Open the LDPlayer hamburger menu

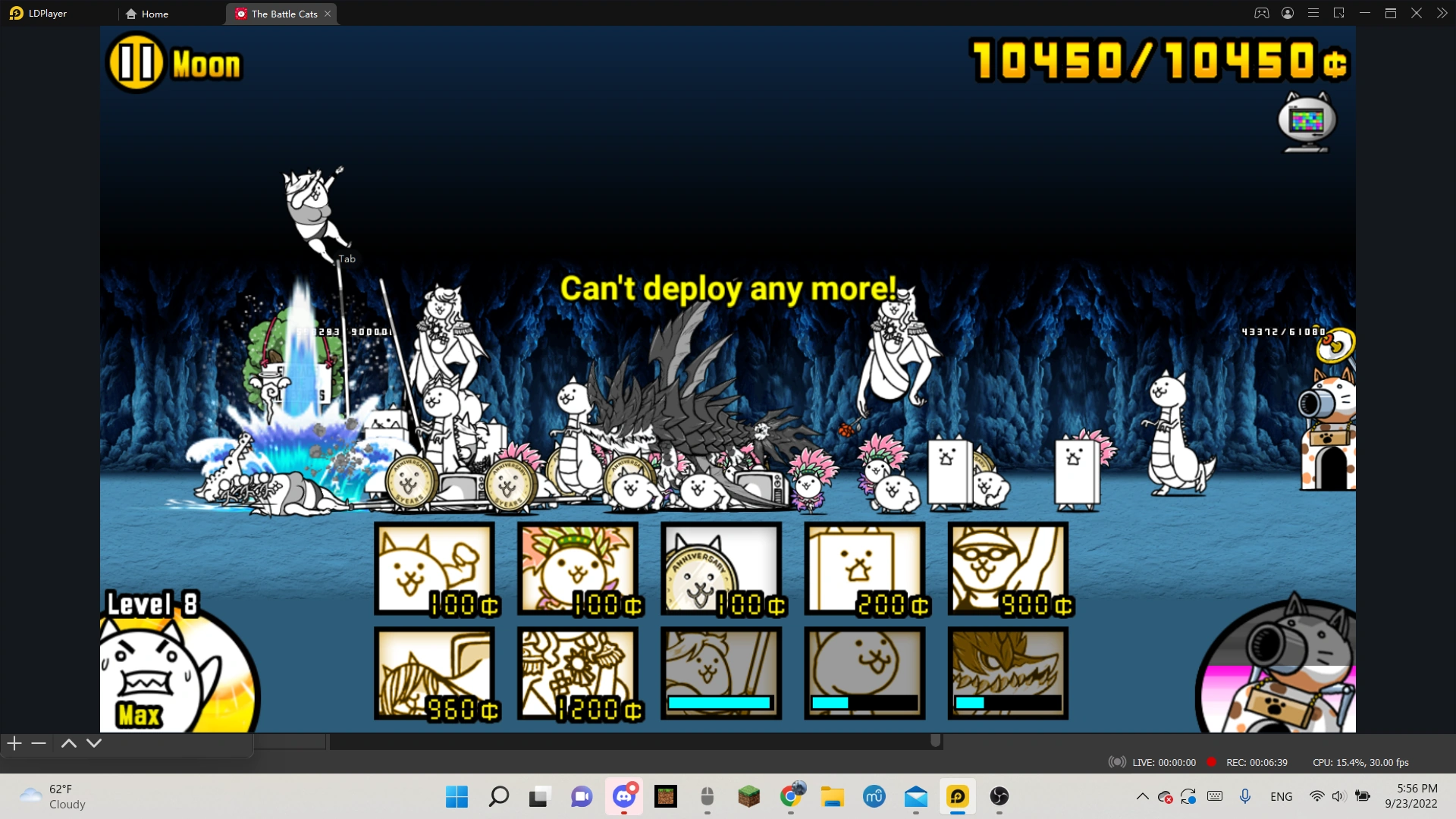pos(1313,13)
